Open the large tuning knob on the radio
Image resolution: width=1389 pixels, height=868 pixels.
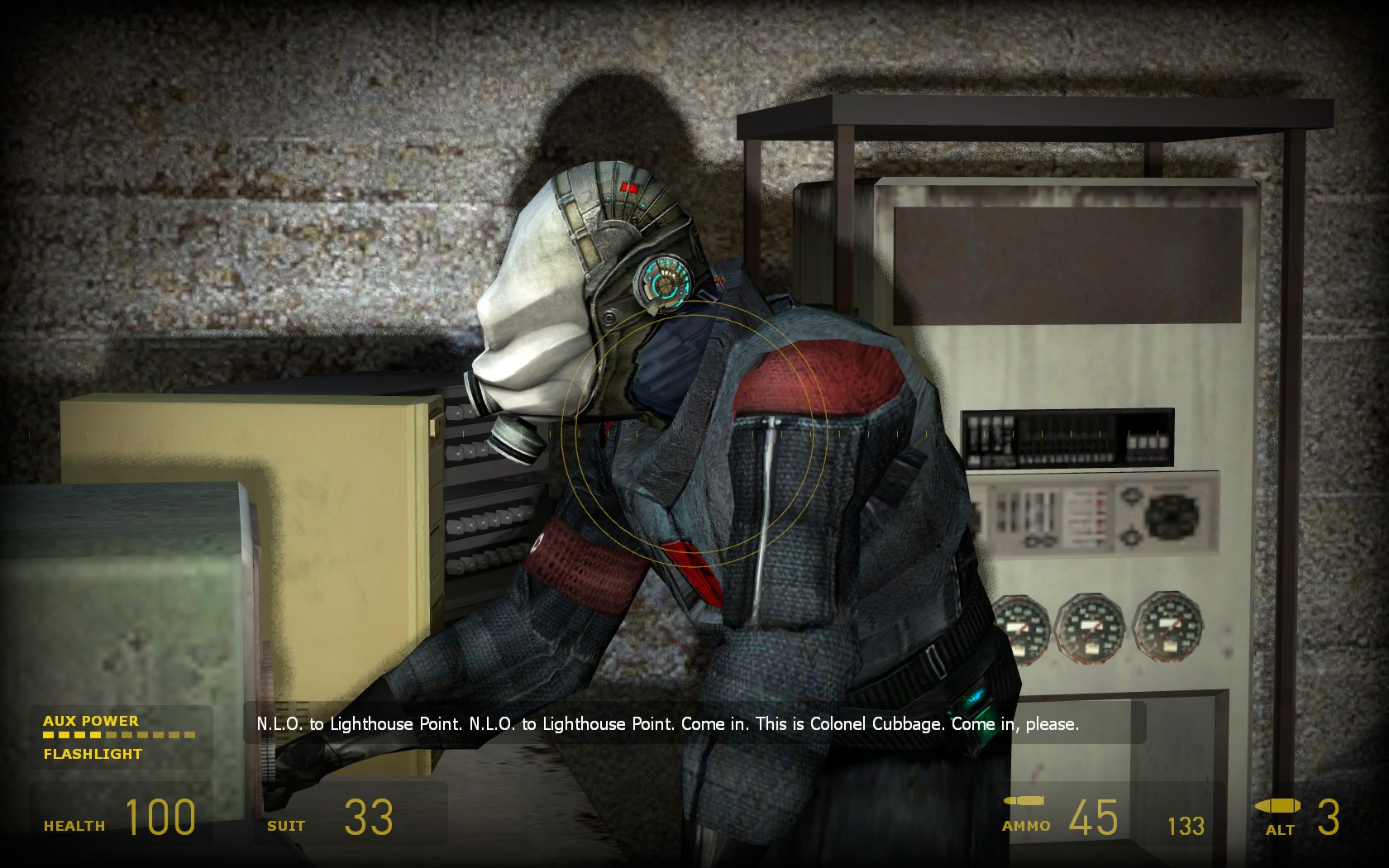[1172, 514]
